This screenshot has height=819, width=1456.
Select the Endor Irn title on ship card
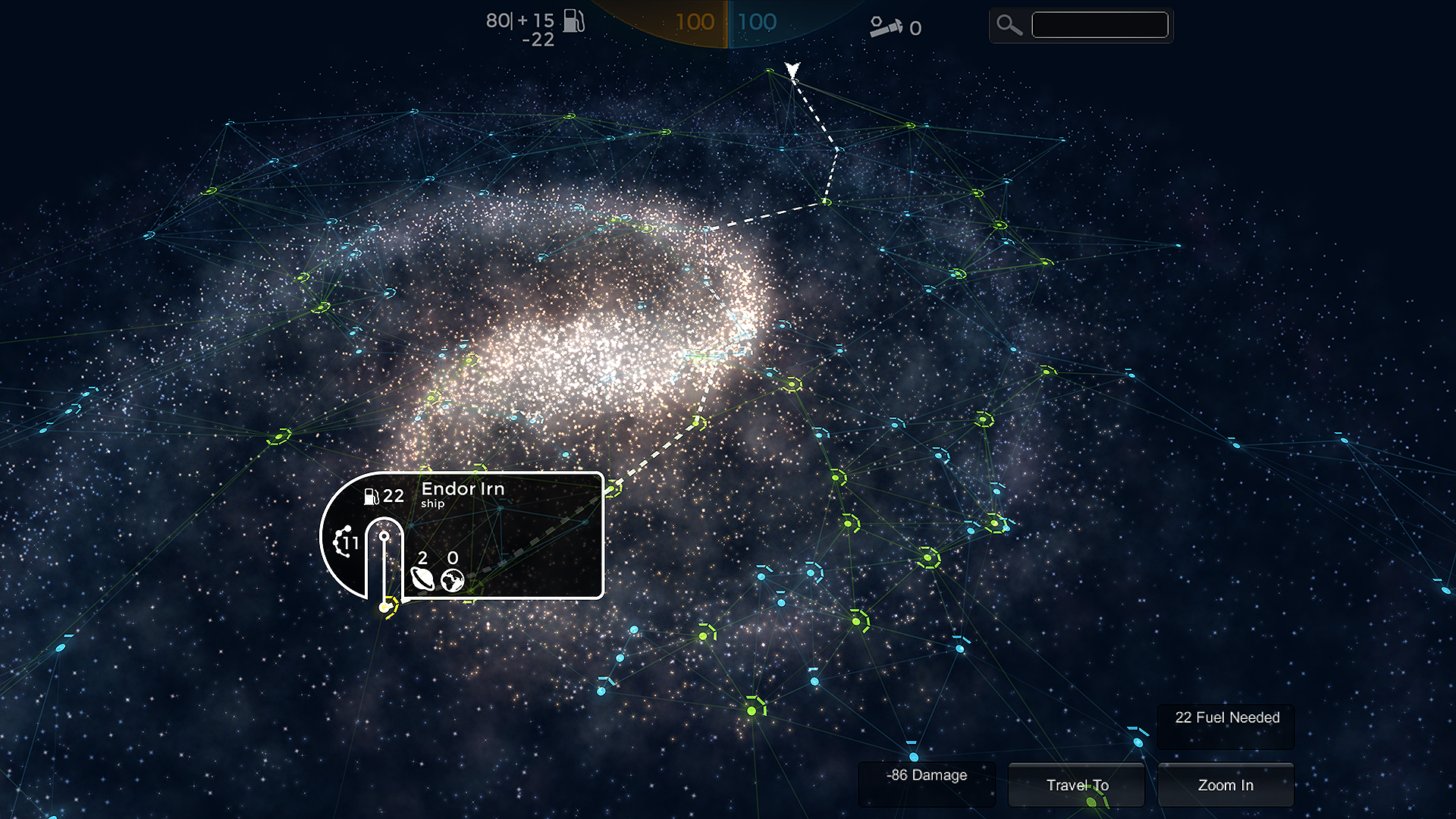(x=463, y=489)
